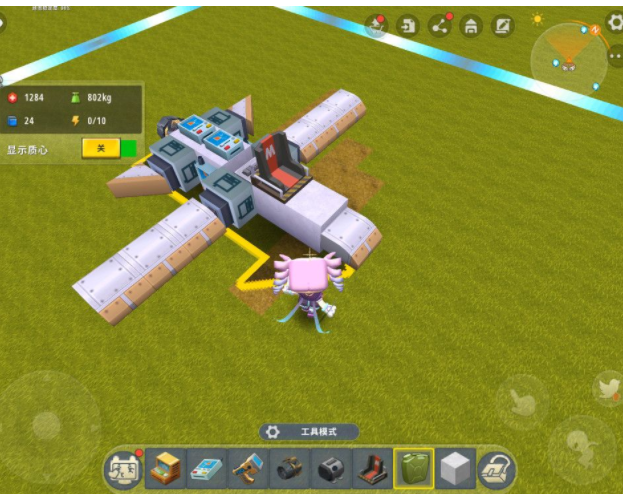Select the red pilot seat hotbar slot
623x494 pixels.
tap(372, 468)
